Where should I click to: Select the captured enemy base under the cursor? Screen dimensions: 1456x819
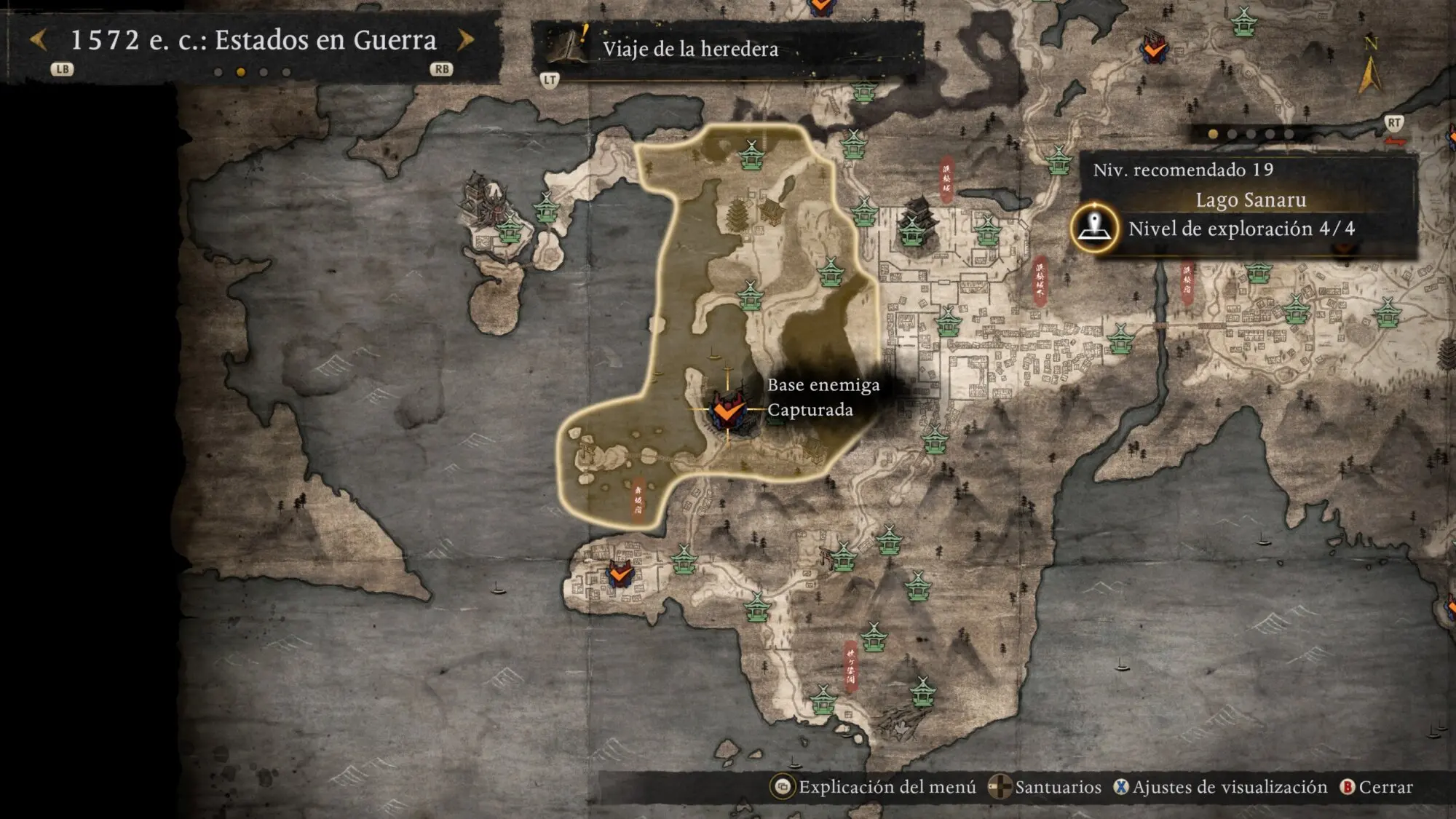727,411
